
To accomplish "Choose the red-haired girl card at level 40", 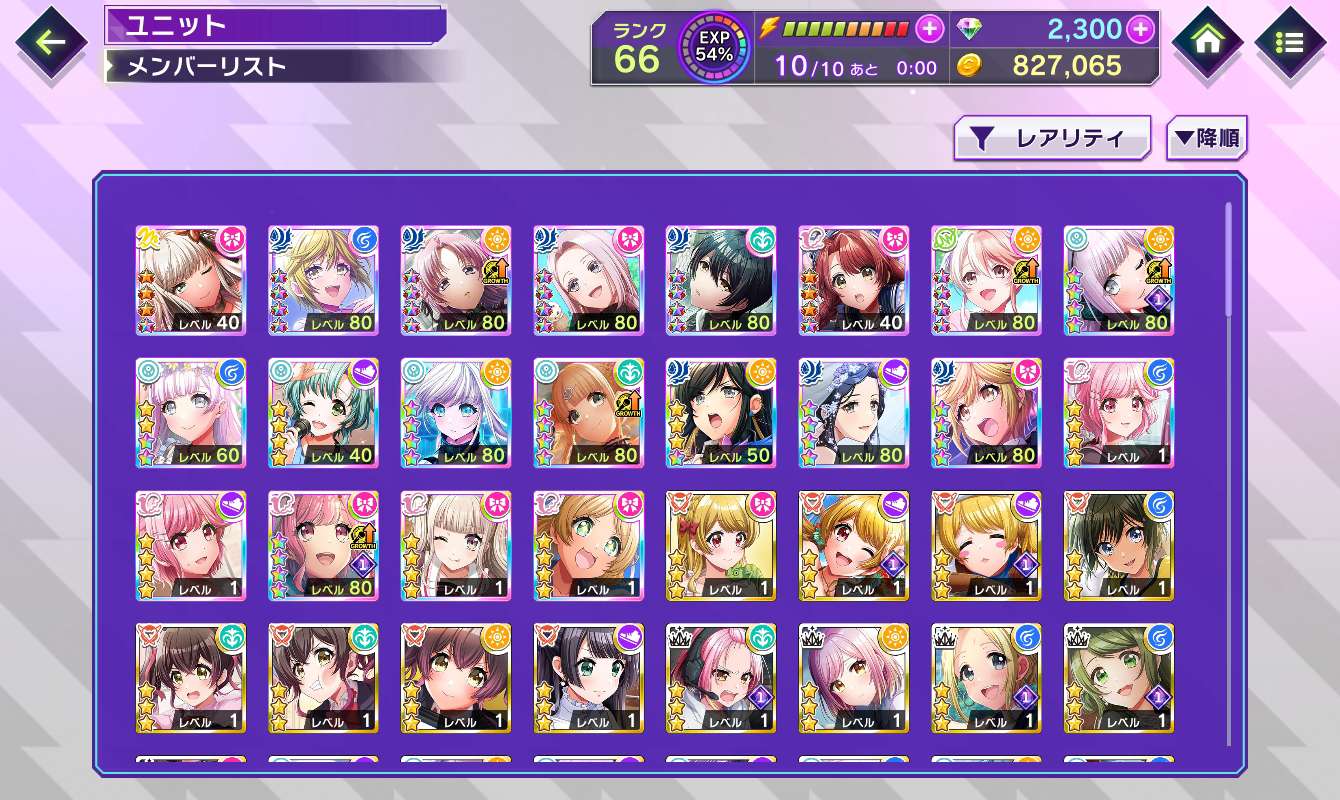I will [853, 280].
